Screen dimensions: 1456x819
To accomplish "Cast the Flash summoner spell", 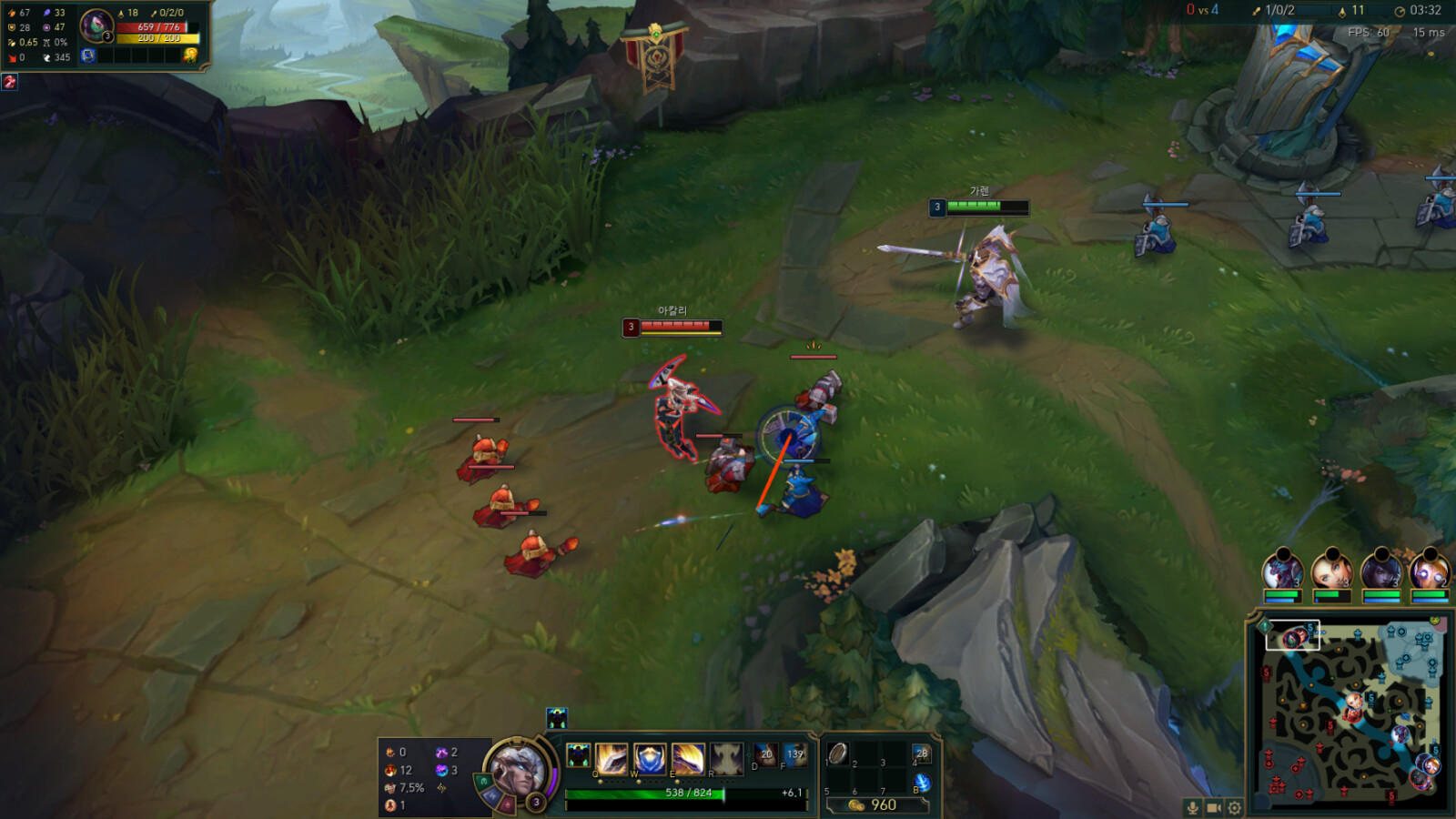I will (x=797, y=755).
